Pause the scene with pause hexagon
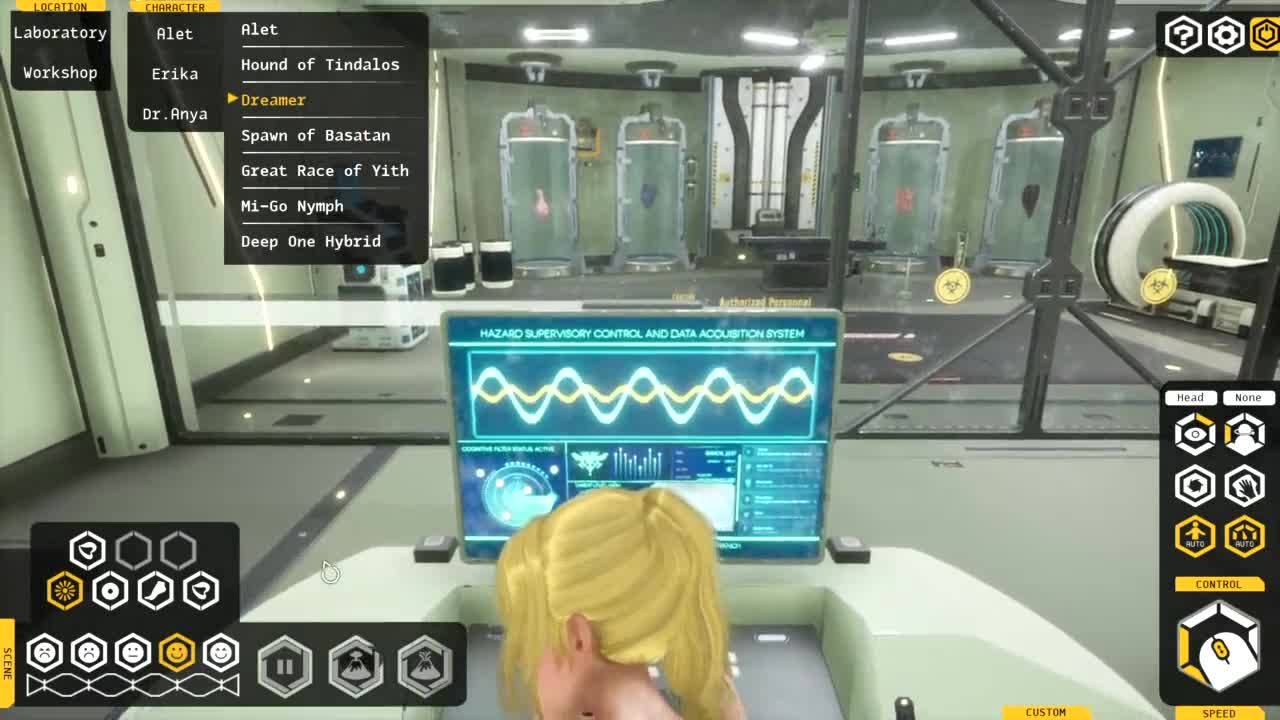The width and height of the screenshot is (1280, 720). click(x=285, y=665)
